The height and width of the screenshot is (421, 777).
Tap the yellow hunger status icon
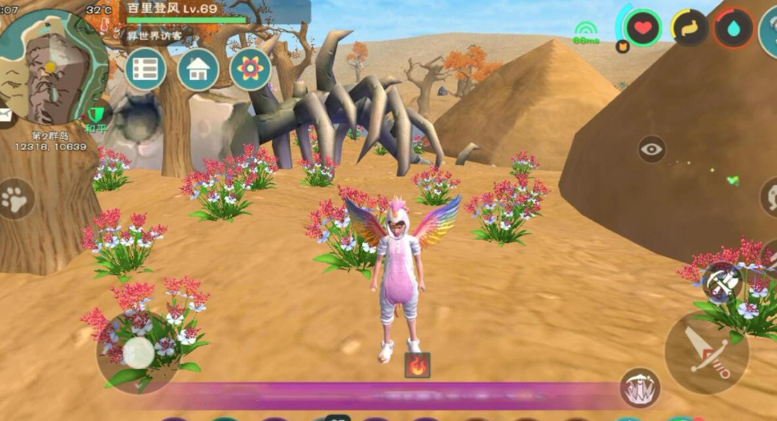689,27
